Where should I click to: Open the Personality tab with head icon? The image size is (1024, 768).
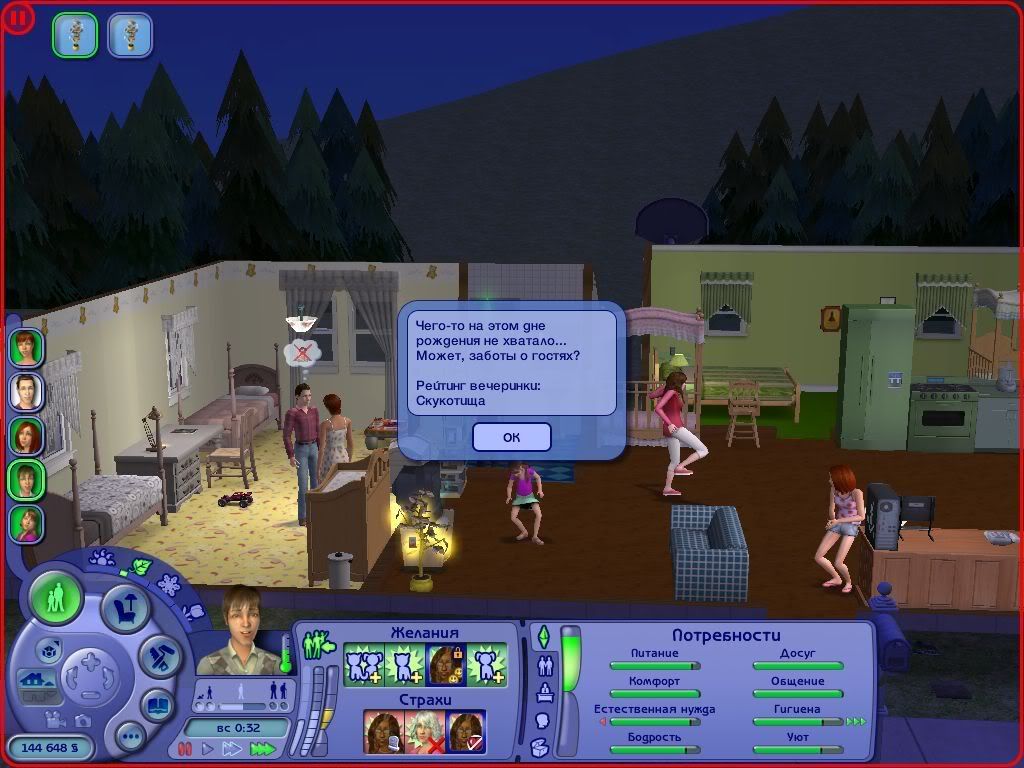tap(543, 720)
